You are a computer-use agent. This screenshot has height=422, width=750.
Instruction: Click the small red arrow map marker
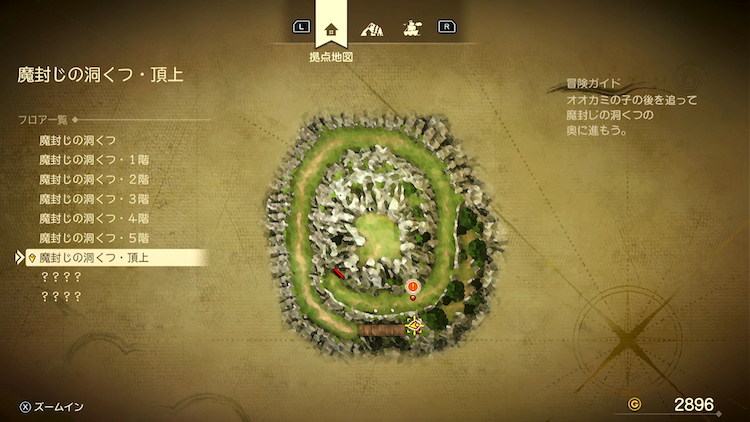340,271
